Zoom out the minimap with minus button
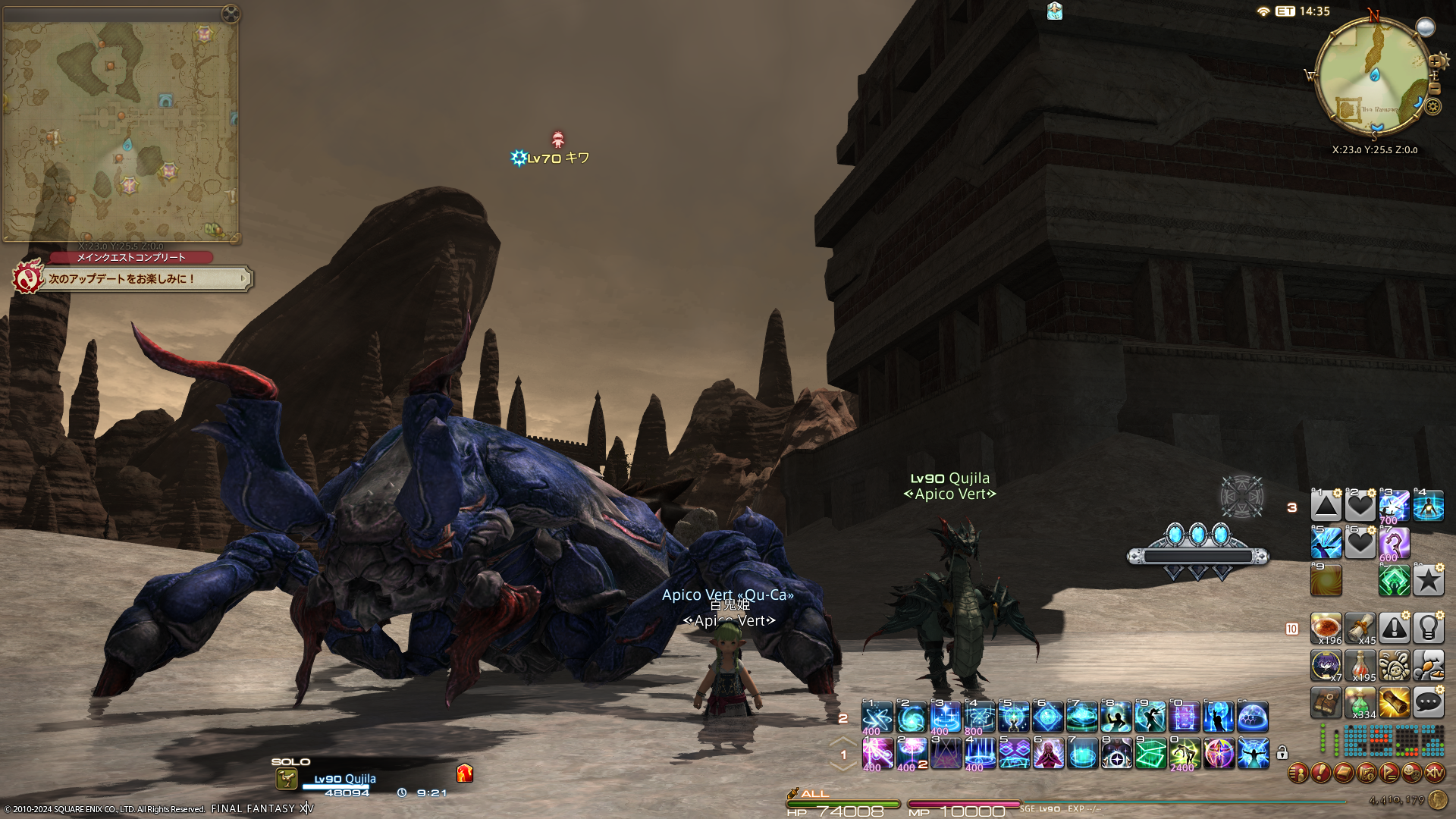The height and width of the screenshot is (819, 1456). [x=1435, y=88]
